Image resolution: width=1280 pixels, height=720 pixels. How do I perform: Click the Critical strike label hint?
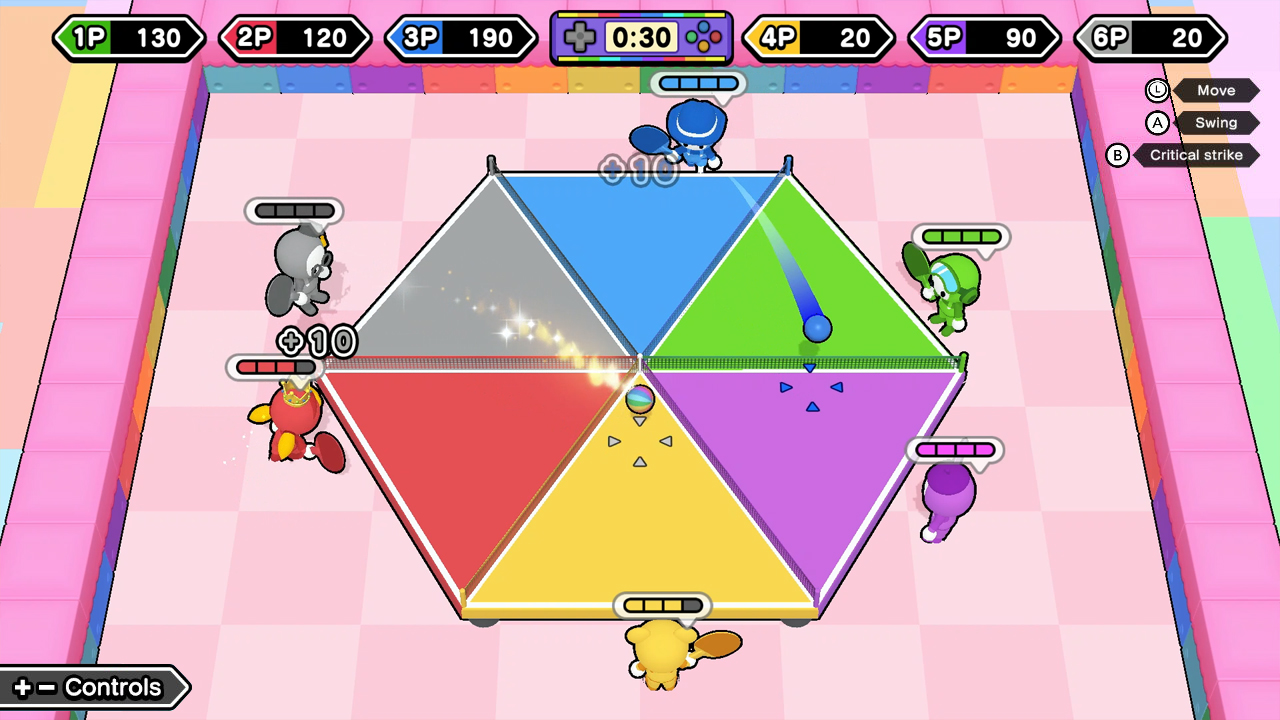[x=1196, y=155]
